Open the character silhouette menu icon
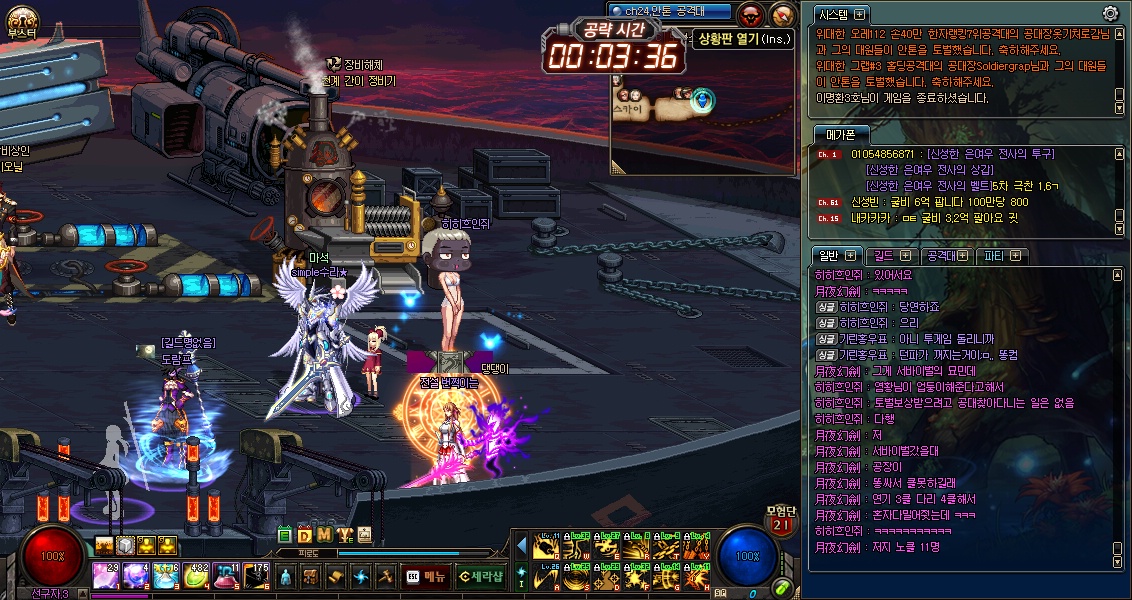This screenshot has height=600, width=1132. (x=286, y=576)
